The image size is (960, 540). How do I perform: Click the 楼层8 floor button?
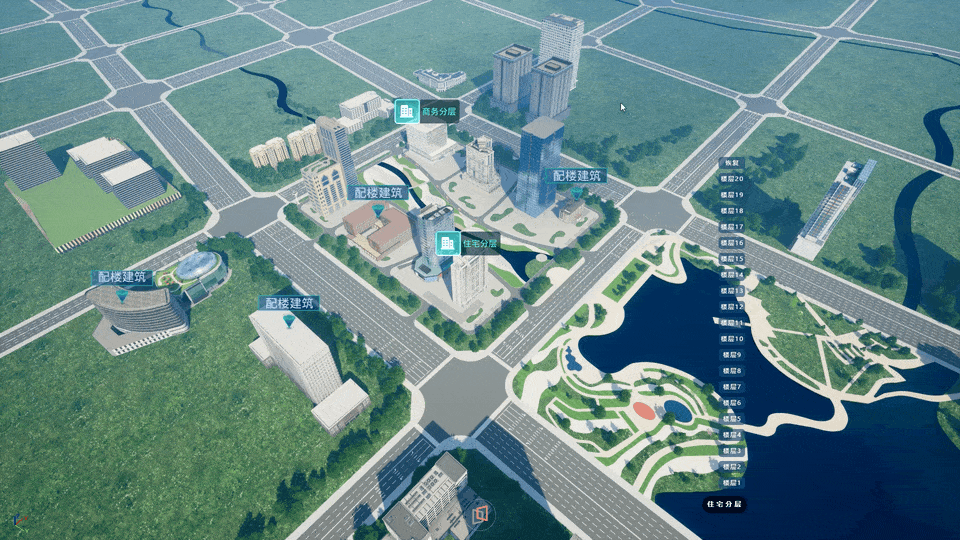(x=732, y=371)
